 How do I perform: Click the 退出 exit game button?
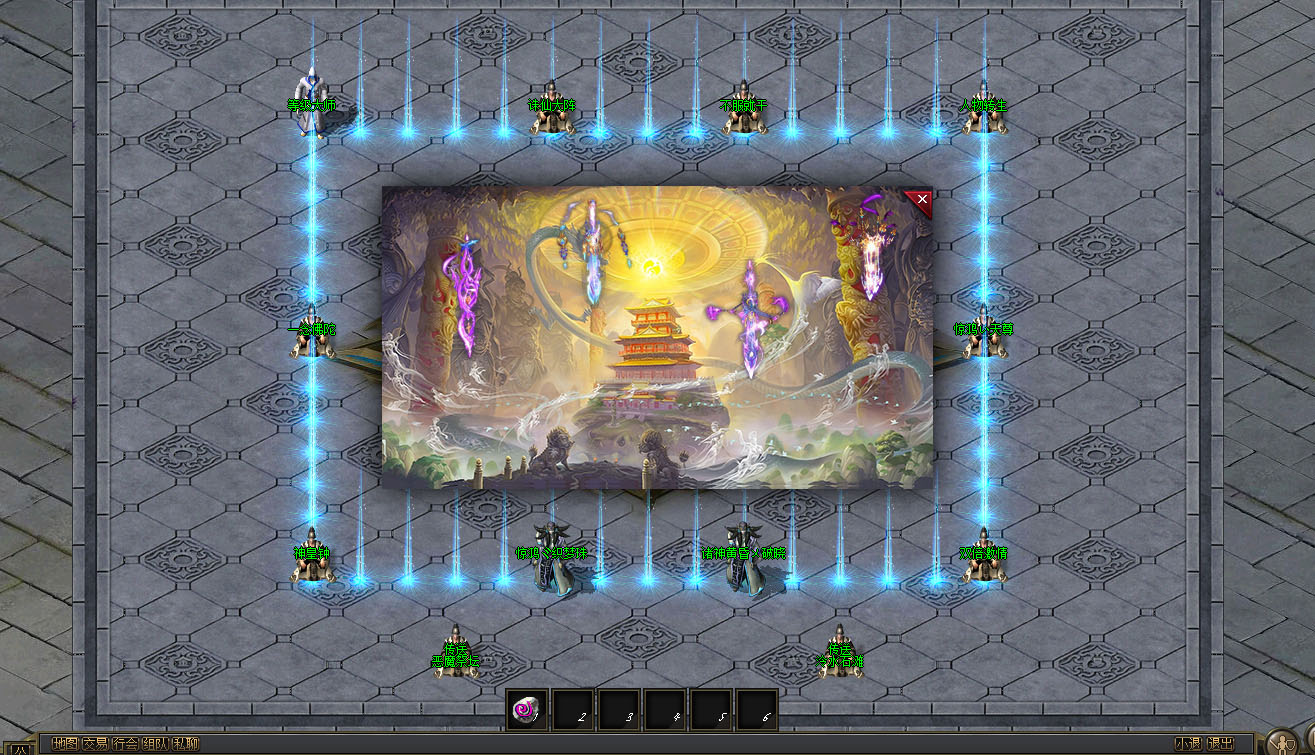pyautogui.click(x=1220, y=744)
